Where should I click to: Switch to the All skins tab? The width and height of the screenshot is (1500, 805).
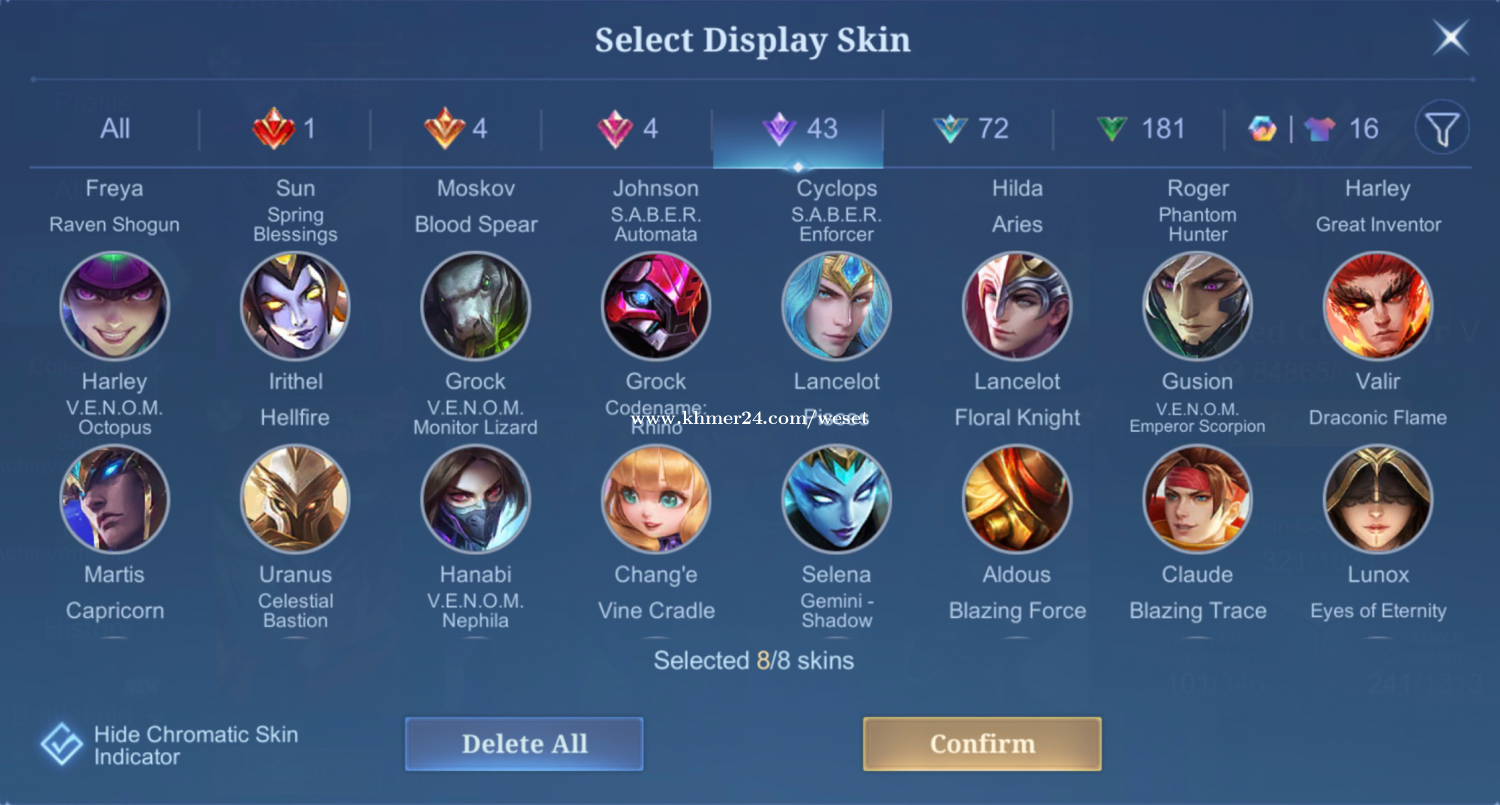coord(115,129)
